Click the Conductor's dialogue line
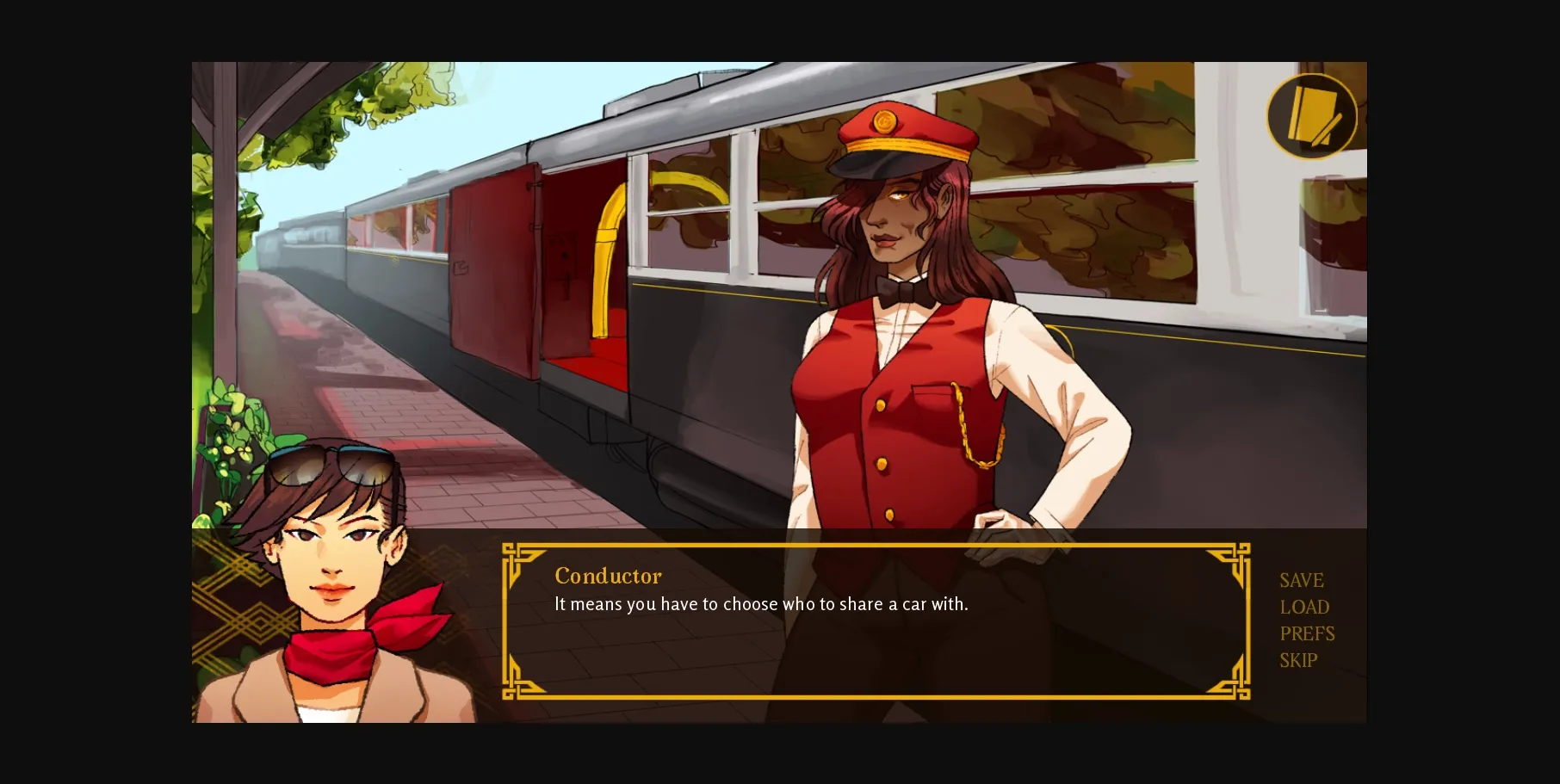Viewport: 1560px width, 784px height. (x=761, y=603)
